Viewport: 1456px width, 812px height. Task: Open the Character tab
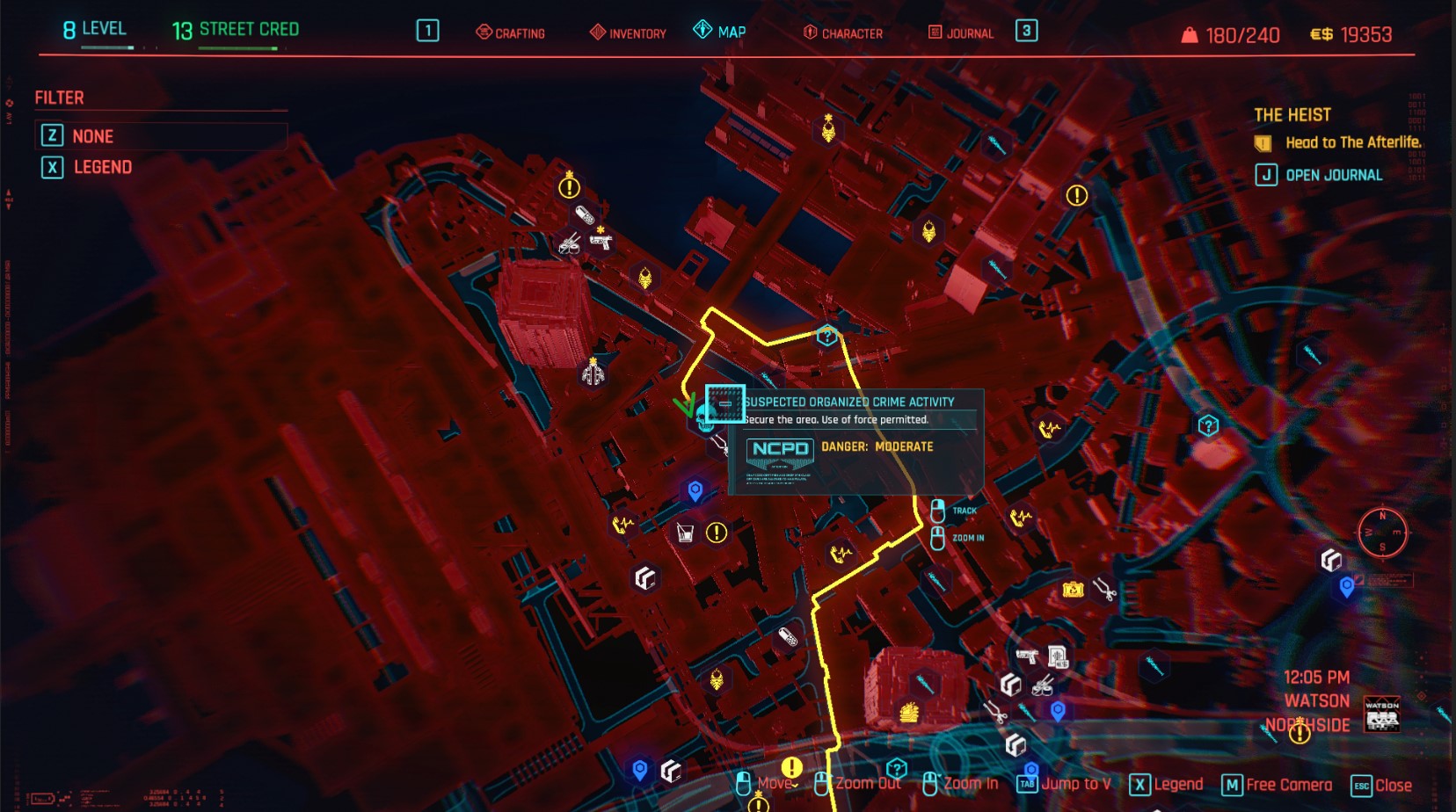[843, 33]
